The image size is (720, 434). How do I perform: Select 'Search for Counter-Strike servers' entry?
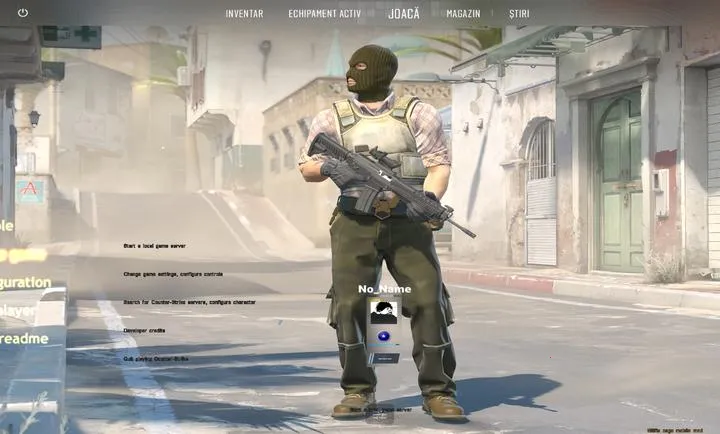[x=189, y=301]
